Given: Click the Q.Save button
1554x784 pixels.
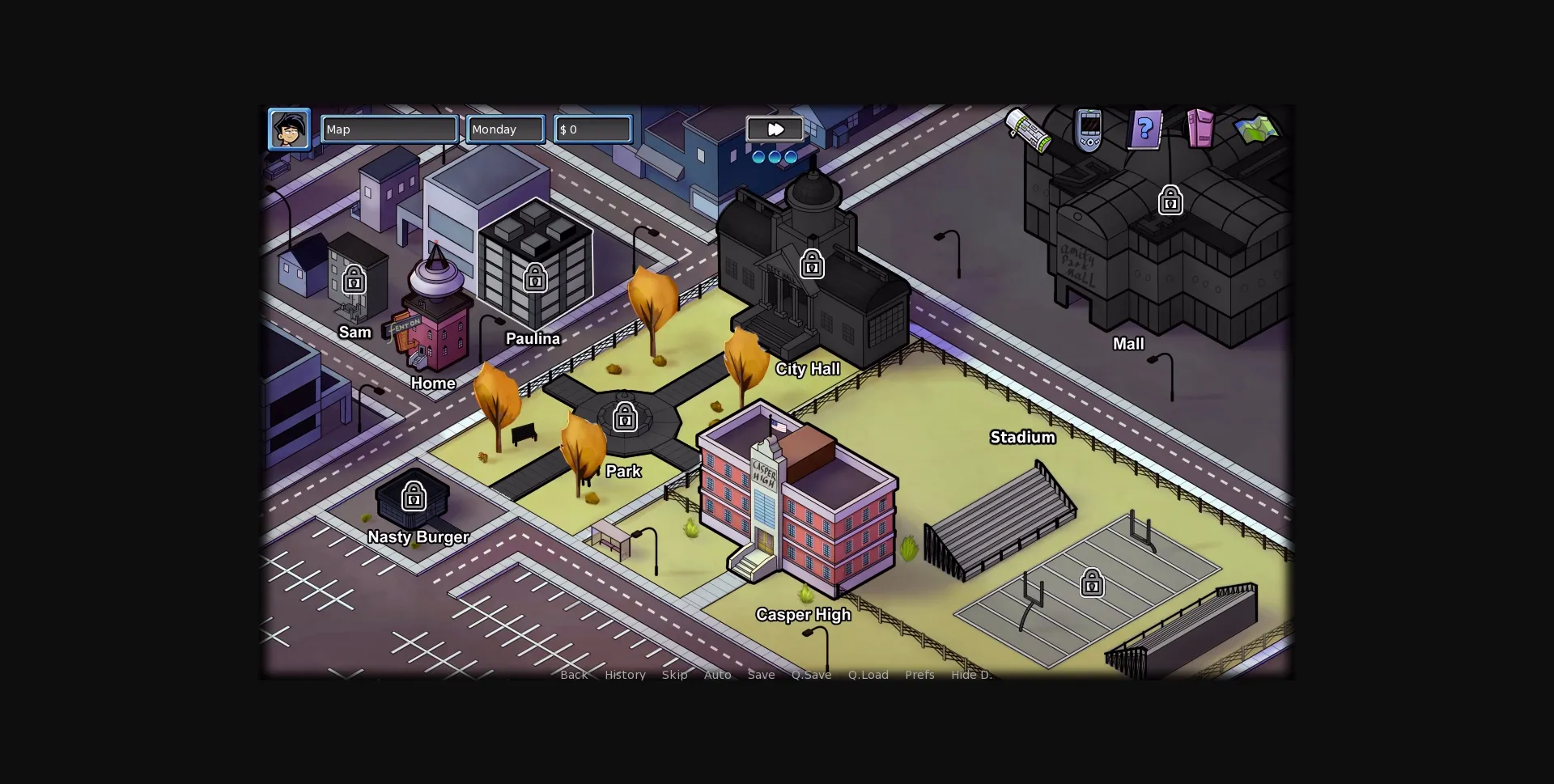Looking at the screenshot, I should pos(811,674).
